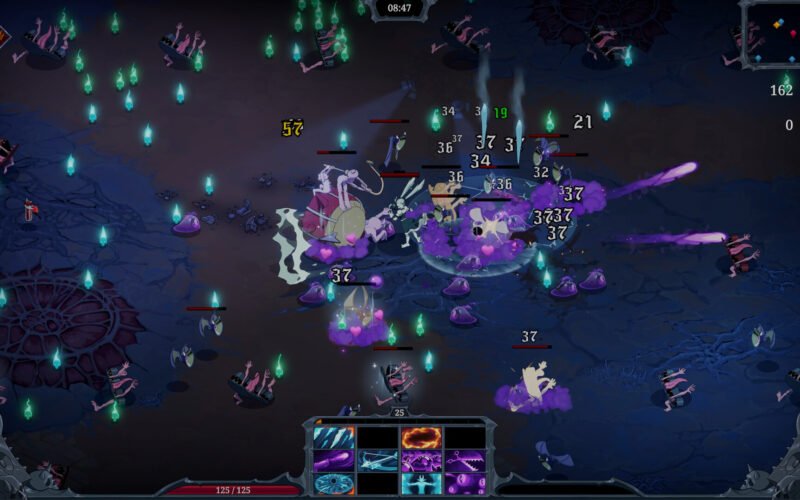
Task: Open the minimap in the corner
Action: pyautogui.click(x=772, y=35)
